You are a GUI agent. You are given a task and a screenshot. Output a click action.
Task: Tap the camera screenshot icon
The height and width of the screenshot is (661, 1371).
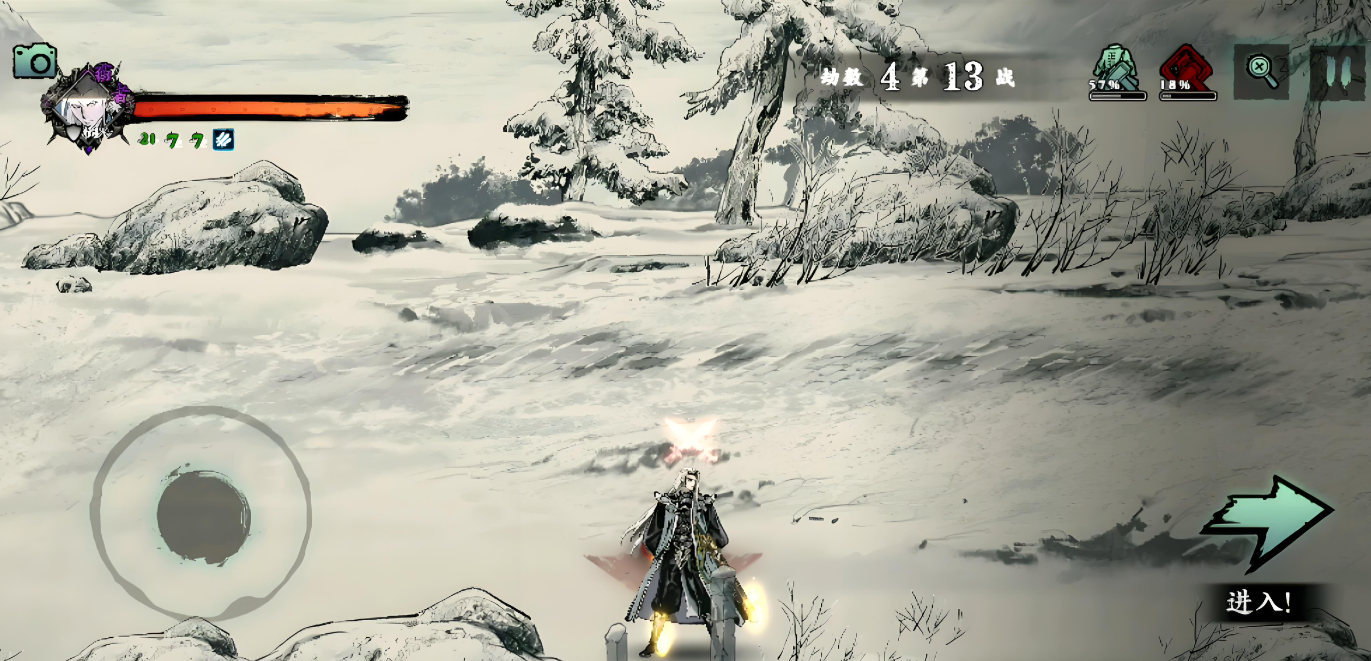tap(35, 62)
